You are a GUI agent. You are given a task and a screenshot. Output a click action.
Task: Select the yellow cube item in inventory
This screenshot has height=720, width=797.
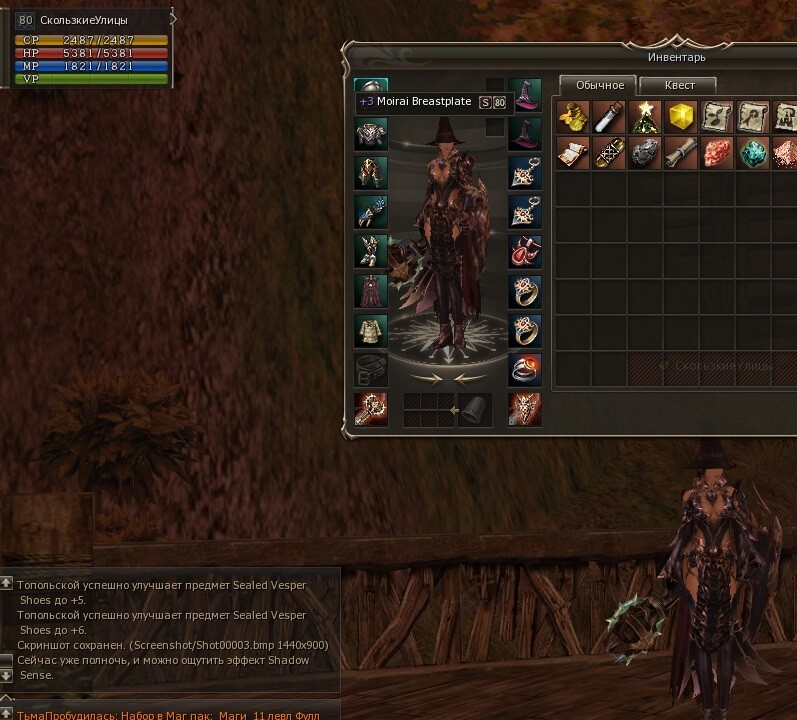click(681, 117)
